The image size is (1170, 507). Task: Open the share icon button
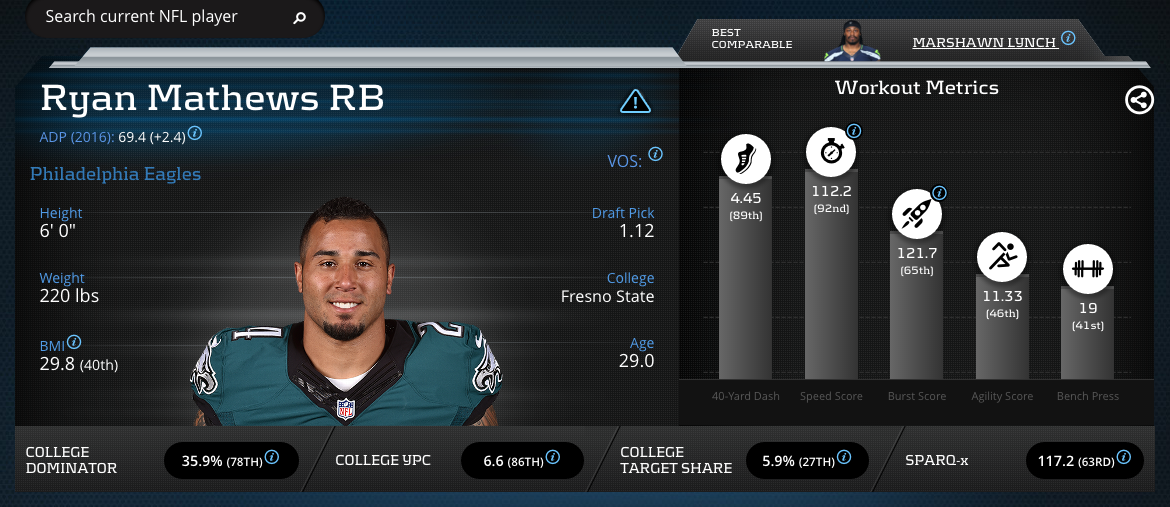click(1139, 100)
